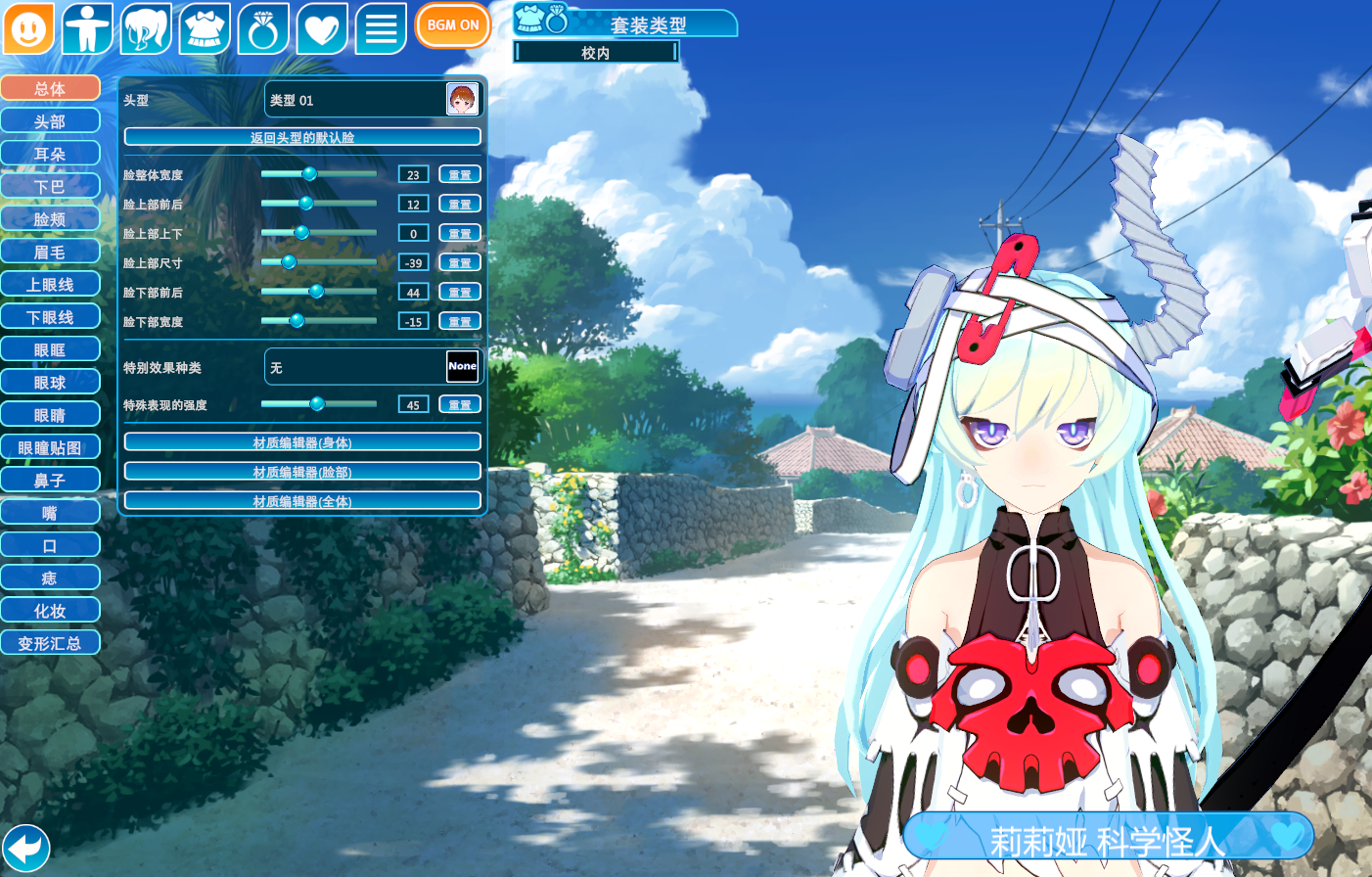
Task: Go back with the arrow button
Action: (x=26, y=848)
